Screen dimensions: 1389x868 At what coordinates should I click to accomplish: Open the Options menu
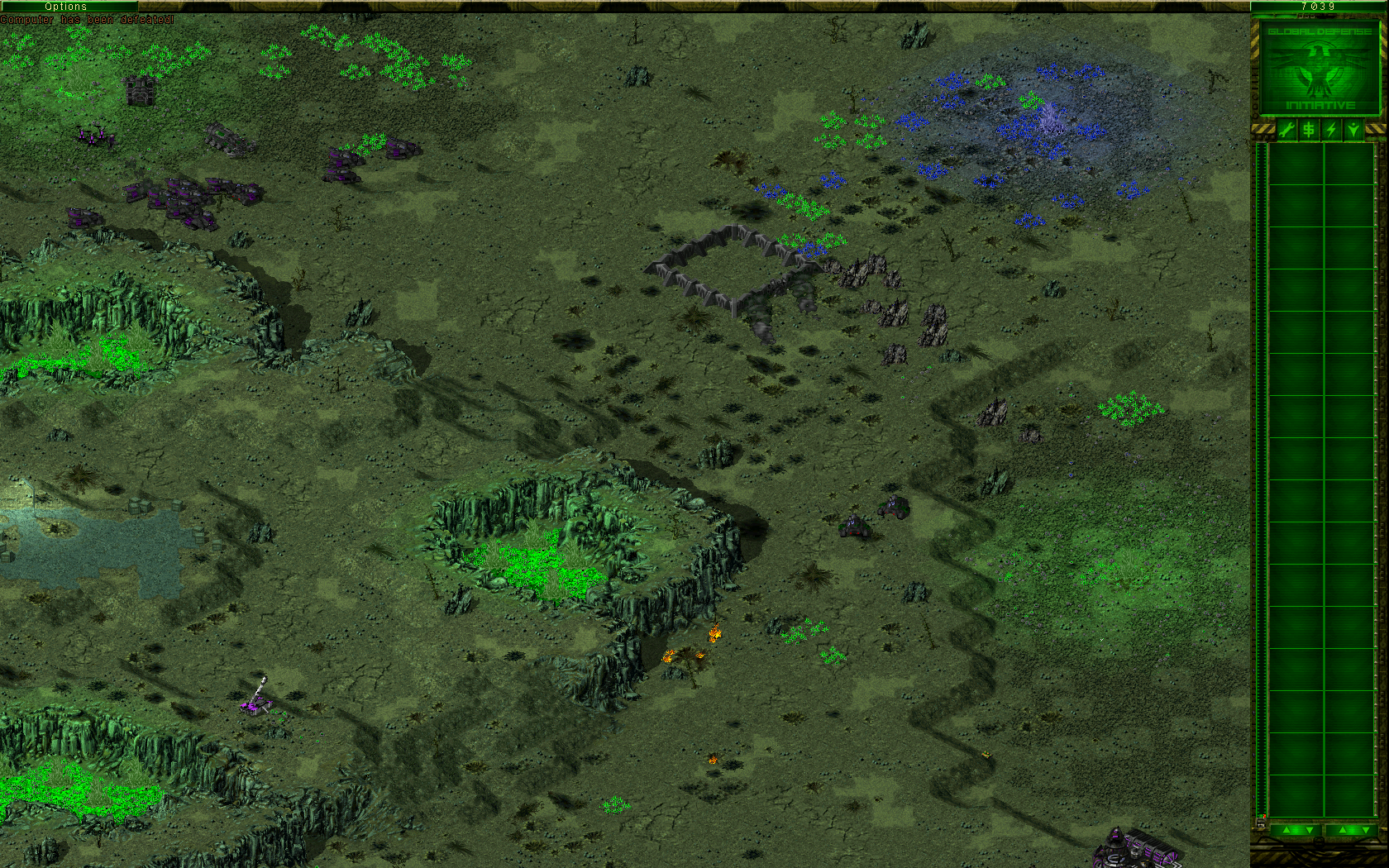click(64, 6)
